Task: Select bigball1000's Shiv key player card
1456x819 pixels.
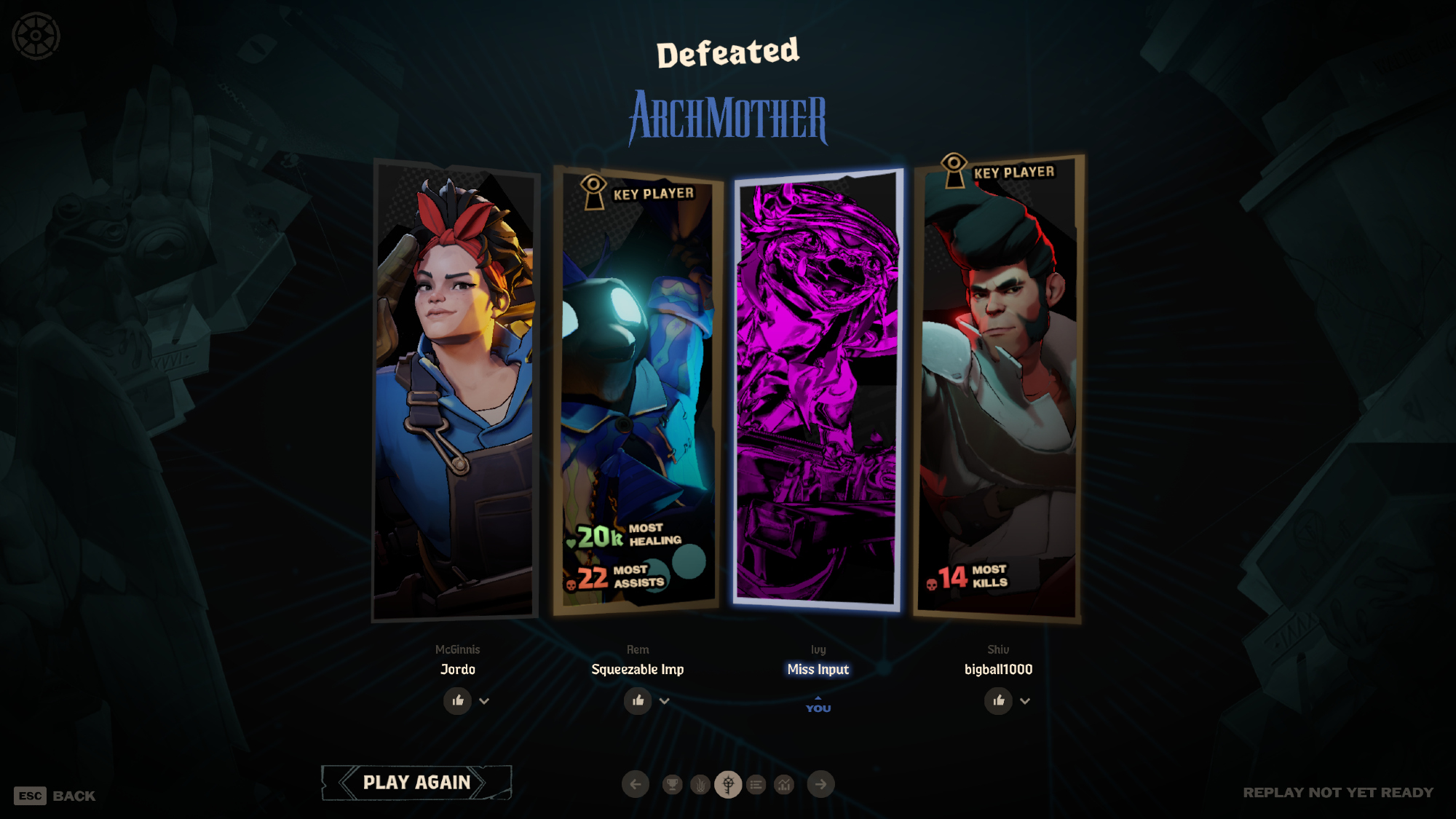Action: (x=997, y=386)
